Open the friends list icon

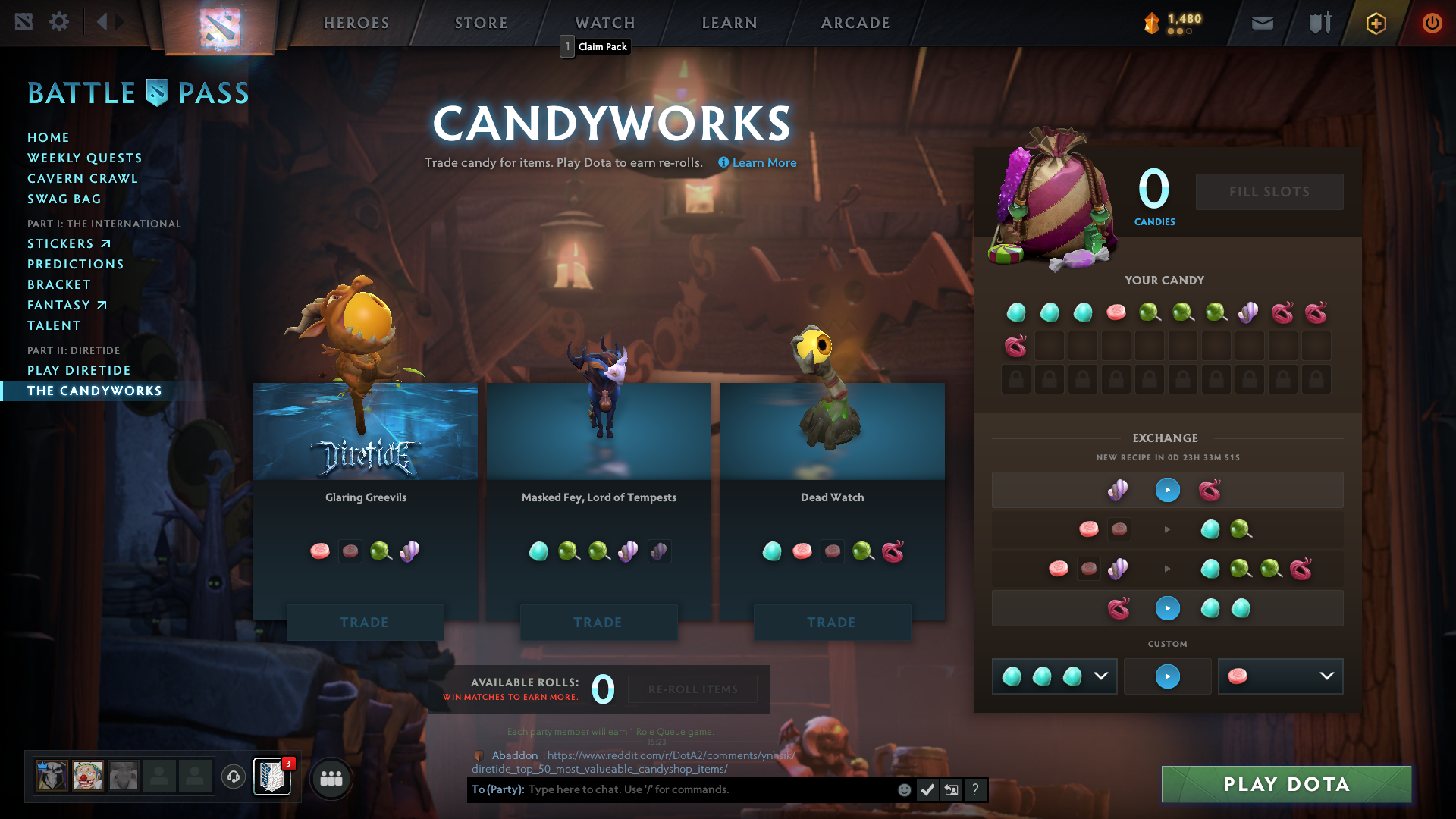tap(331, 778)
